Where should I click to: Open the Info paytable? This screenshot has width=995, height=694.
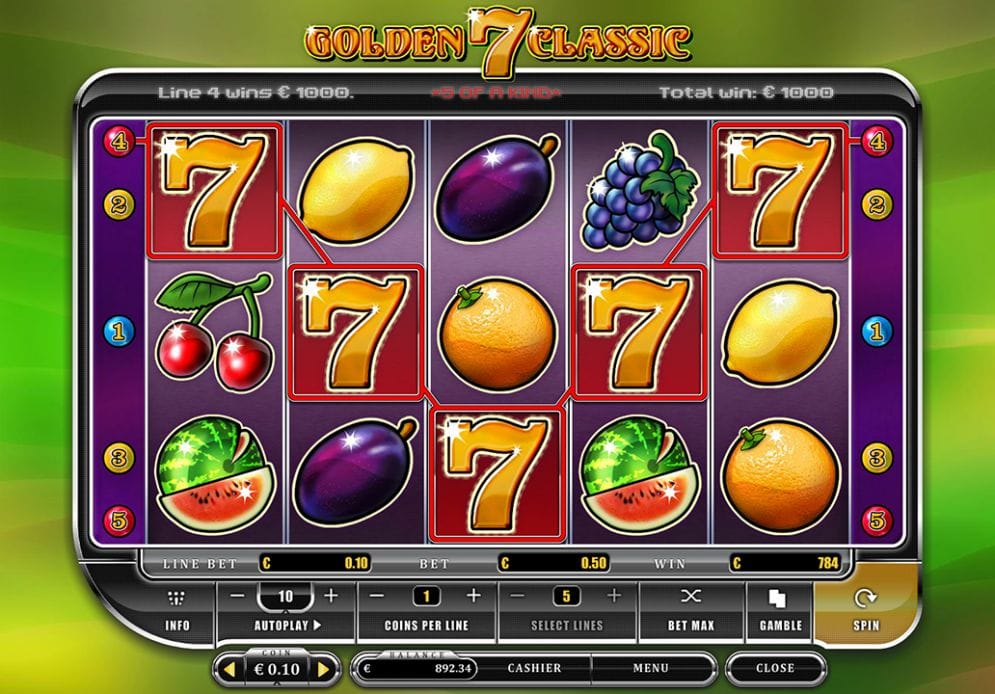coord(177,610)
